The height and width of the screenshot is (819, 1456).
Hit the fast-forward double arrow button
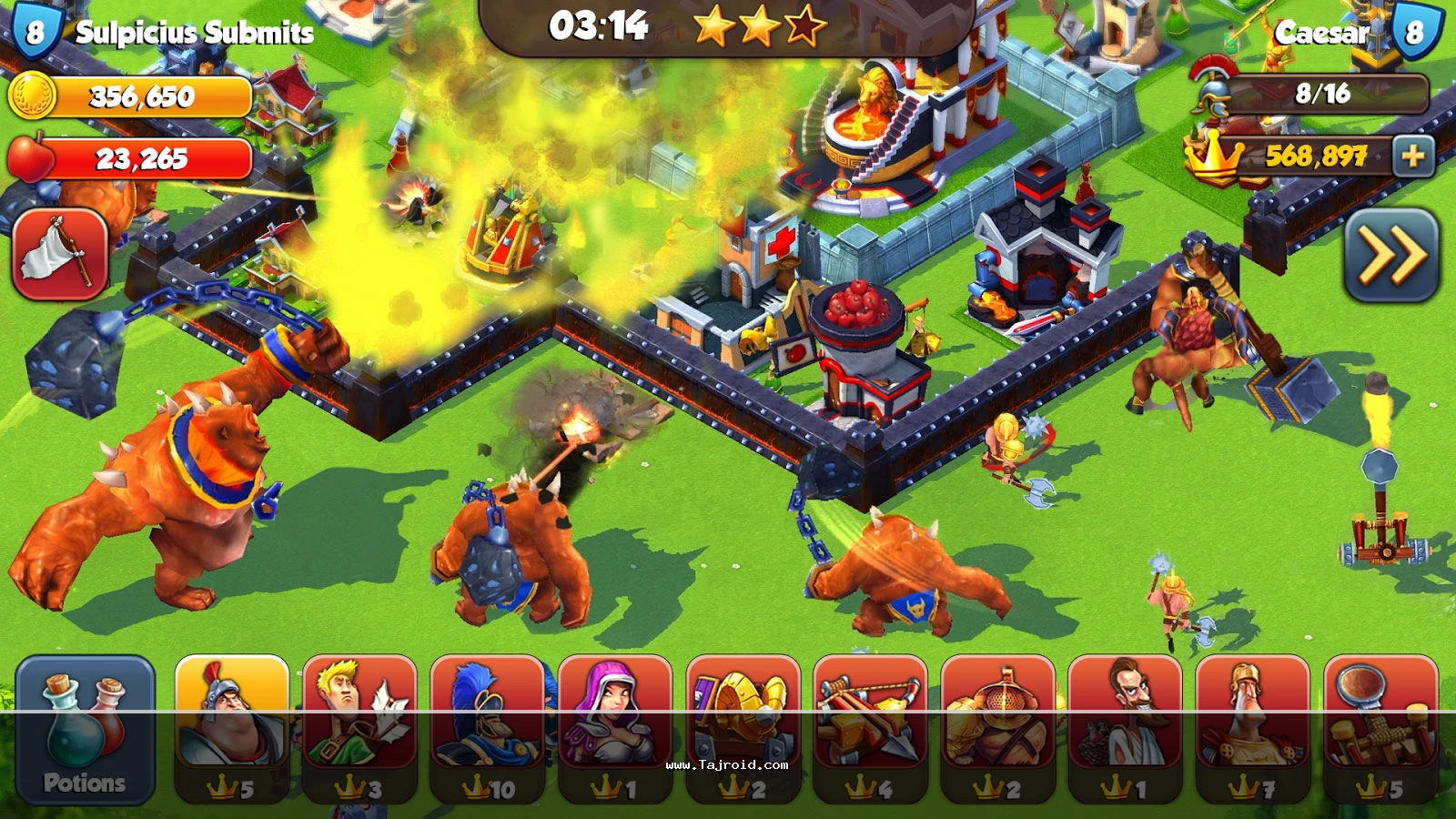(1391, 256)
